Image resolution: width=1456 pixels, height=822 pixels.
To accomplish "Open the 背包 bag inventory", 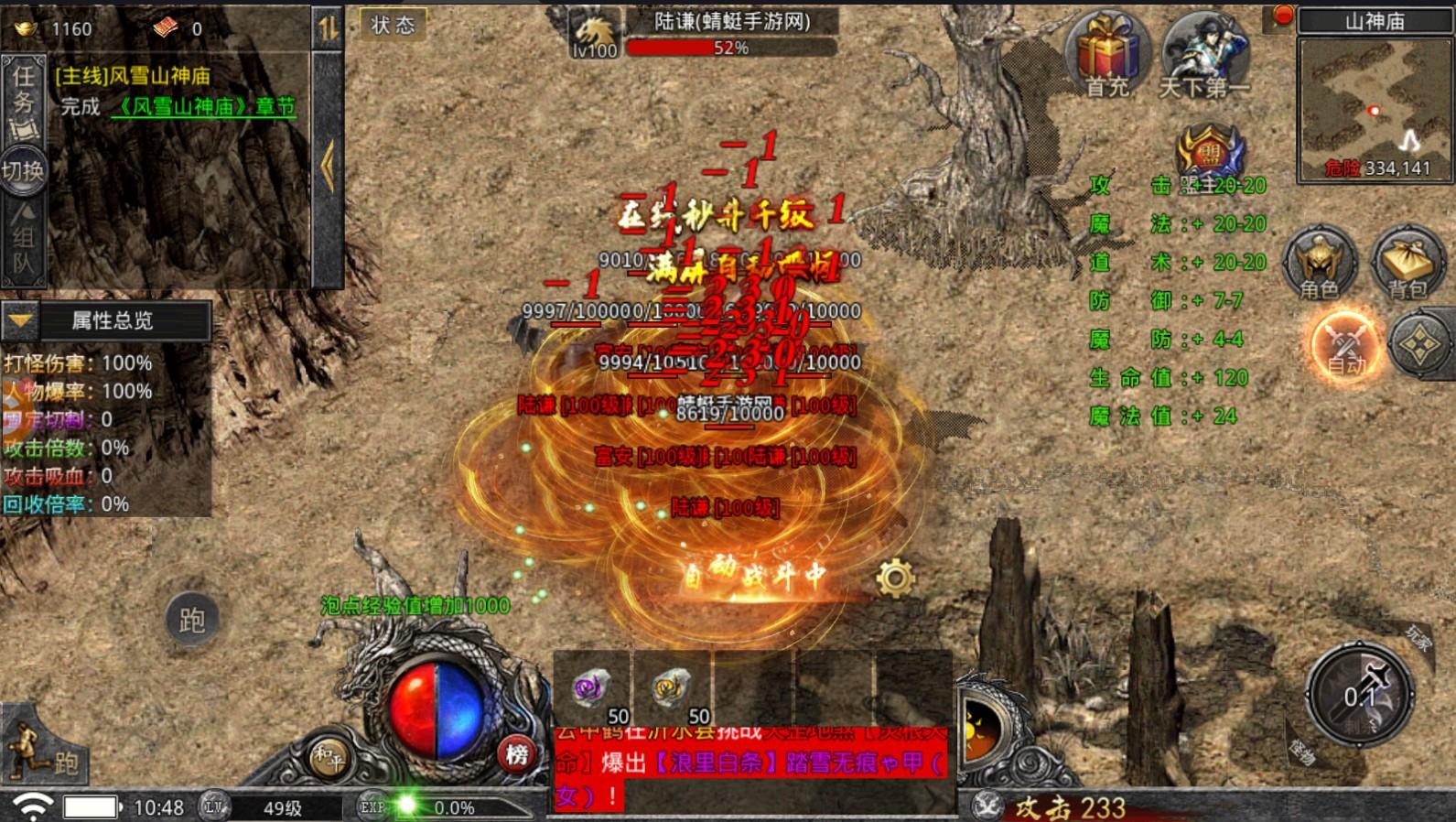I will pyautogui.click(x=1407, y=263).
